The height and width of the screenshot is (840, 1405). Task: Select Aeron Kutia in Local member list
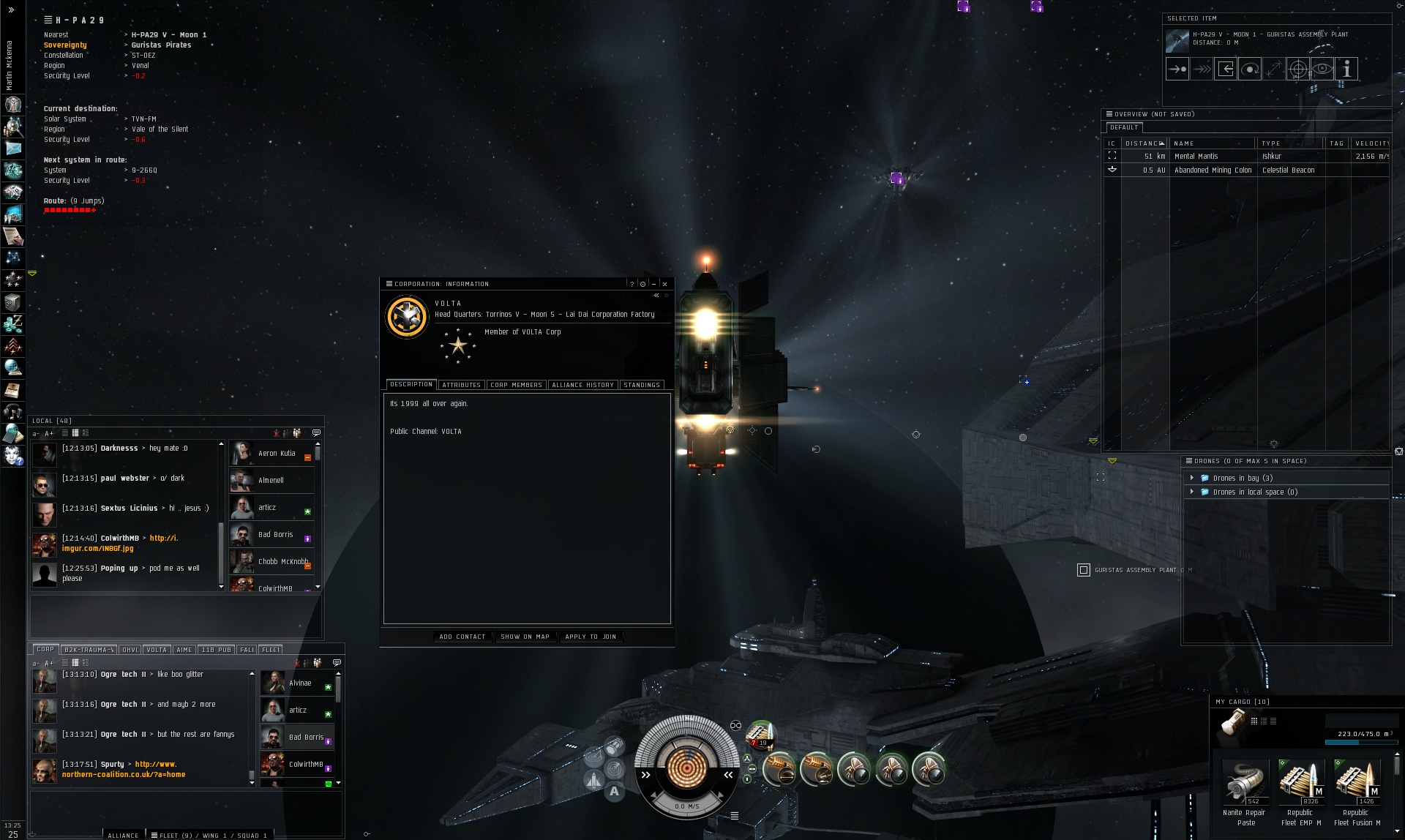pos(276,454)
